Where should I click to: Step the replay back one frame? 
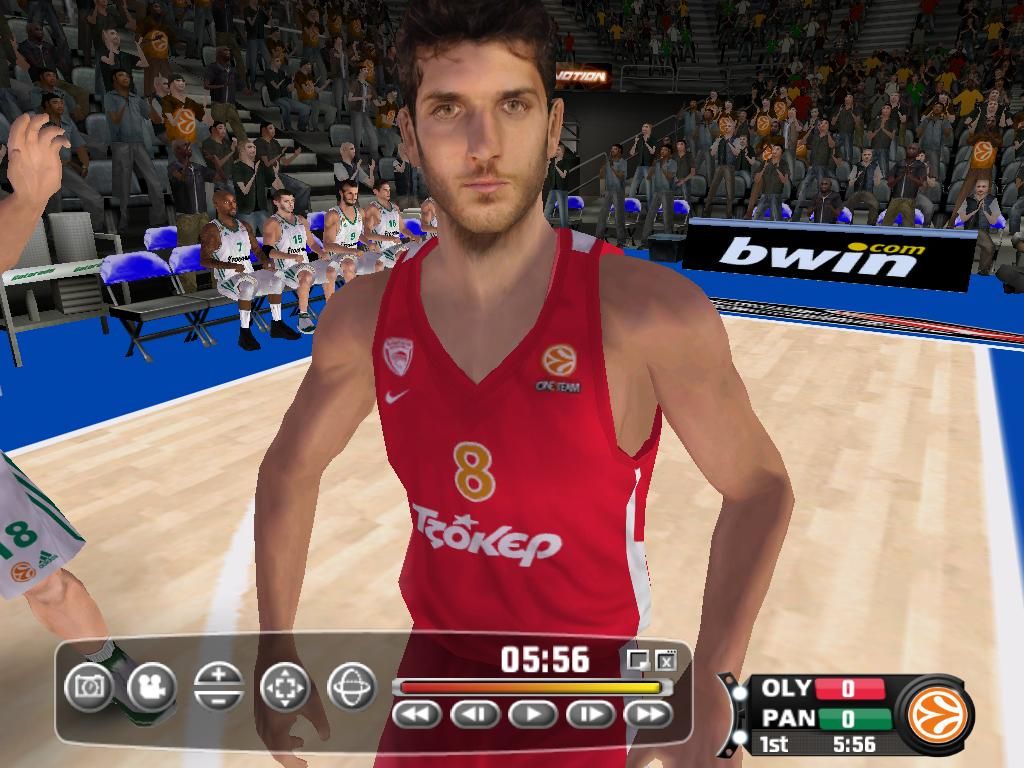click(x=475, y=714)
